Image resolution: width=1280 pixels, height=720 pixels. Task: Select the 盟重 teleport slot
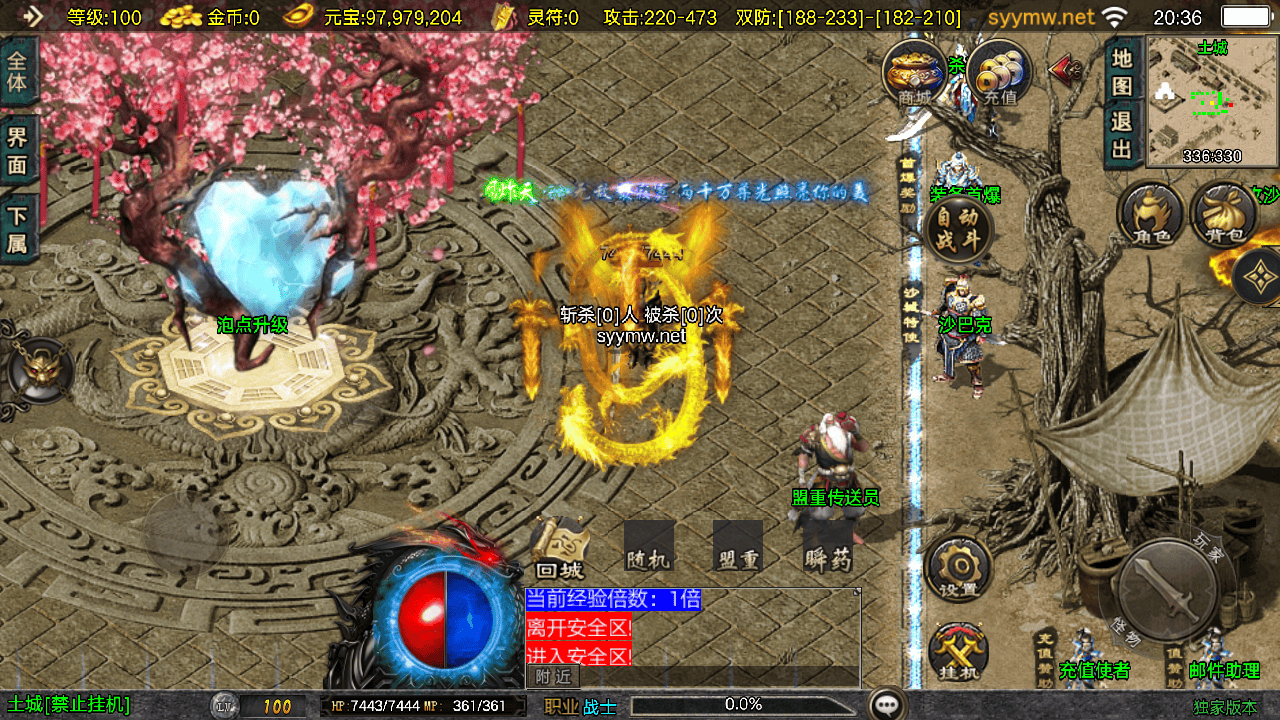point(738,548)
